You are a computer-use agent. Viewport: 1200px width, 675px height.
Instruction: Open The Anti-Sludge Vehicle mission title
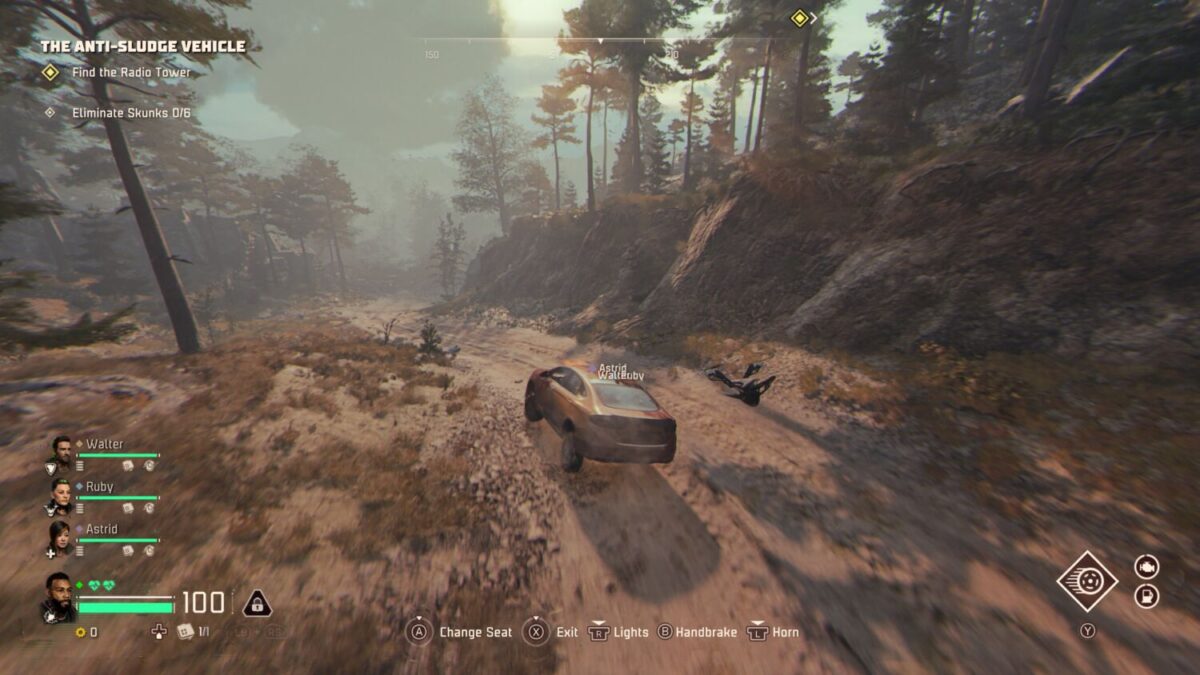142,46
